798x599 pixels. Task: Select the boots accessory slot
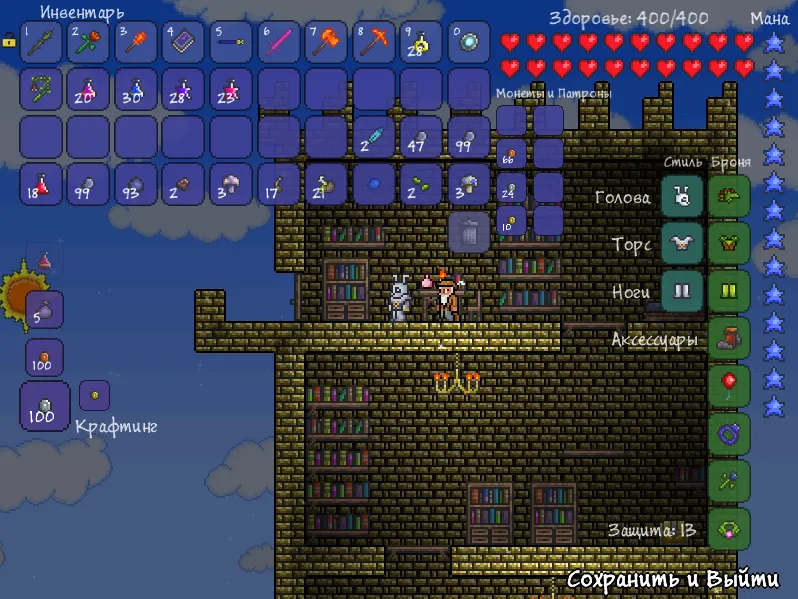[729, 338]
